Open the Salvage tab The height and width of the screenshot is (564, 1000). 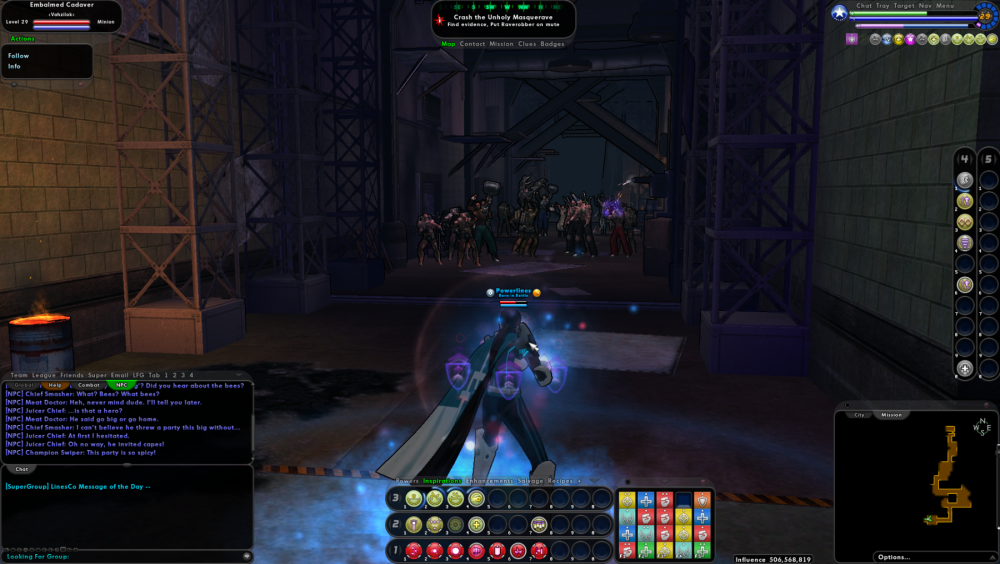tap(530, 481)
